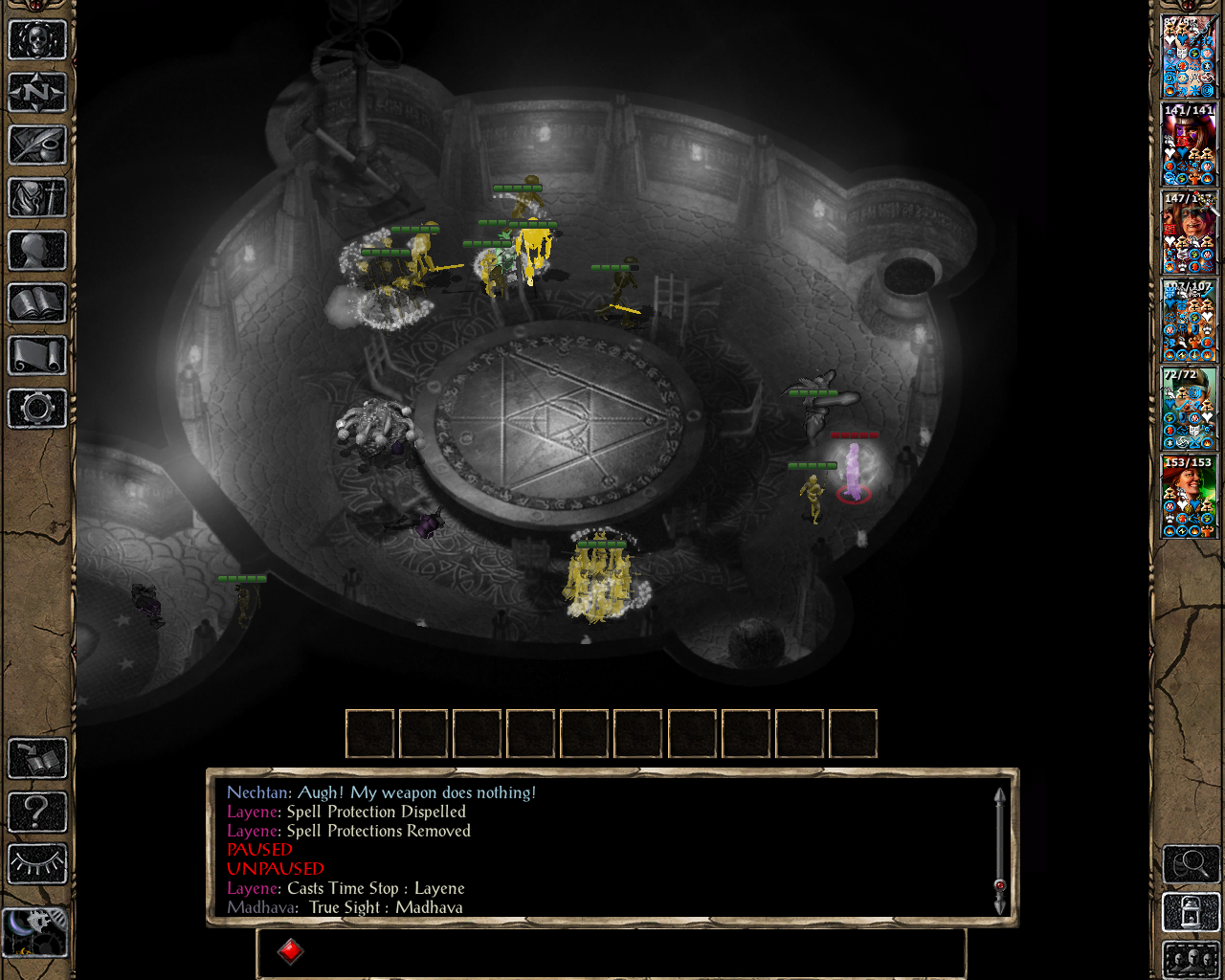This screenshot has width=1225, height=980.
Task: Show the character record with the head icon
Action: (x=37, y=251)
